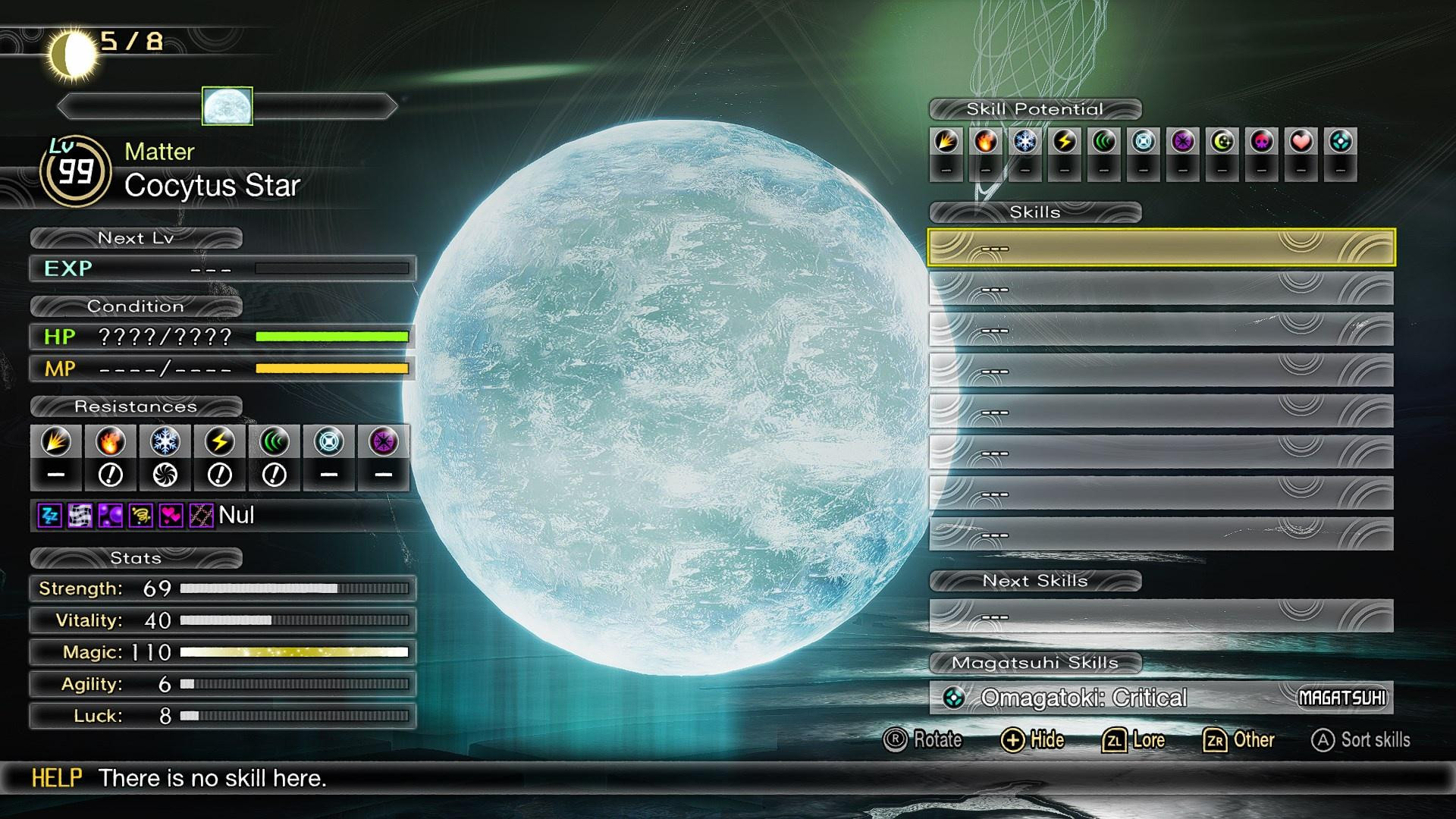Inspect the fire icon under Resistances
This screenshot has width=1456, height=819.
[x=111, y=441]
